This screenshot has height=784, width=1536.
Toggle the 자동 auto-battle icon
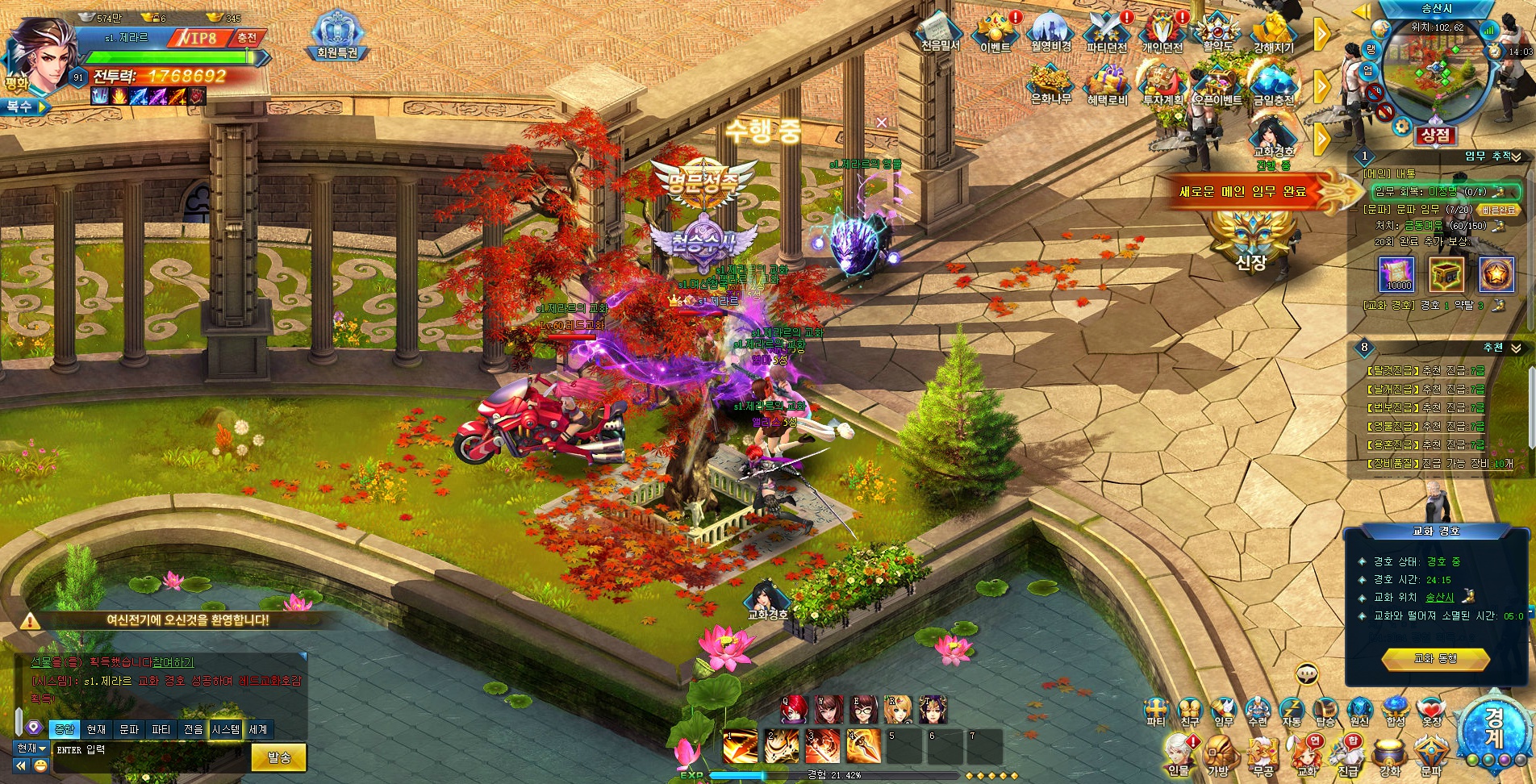tap(1291, 711)
